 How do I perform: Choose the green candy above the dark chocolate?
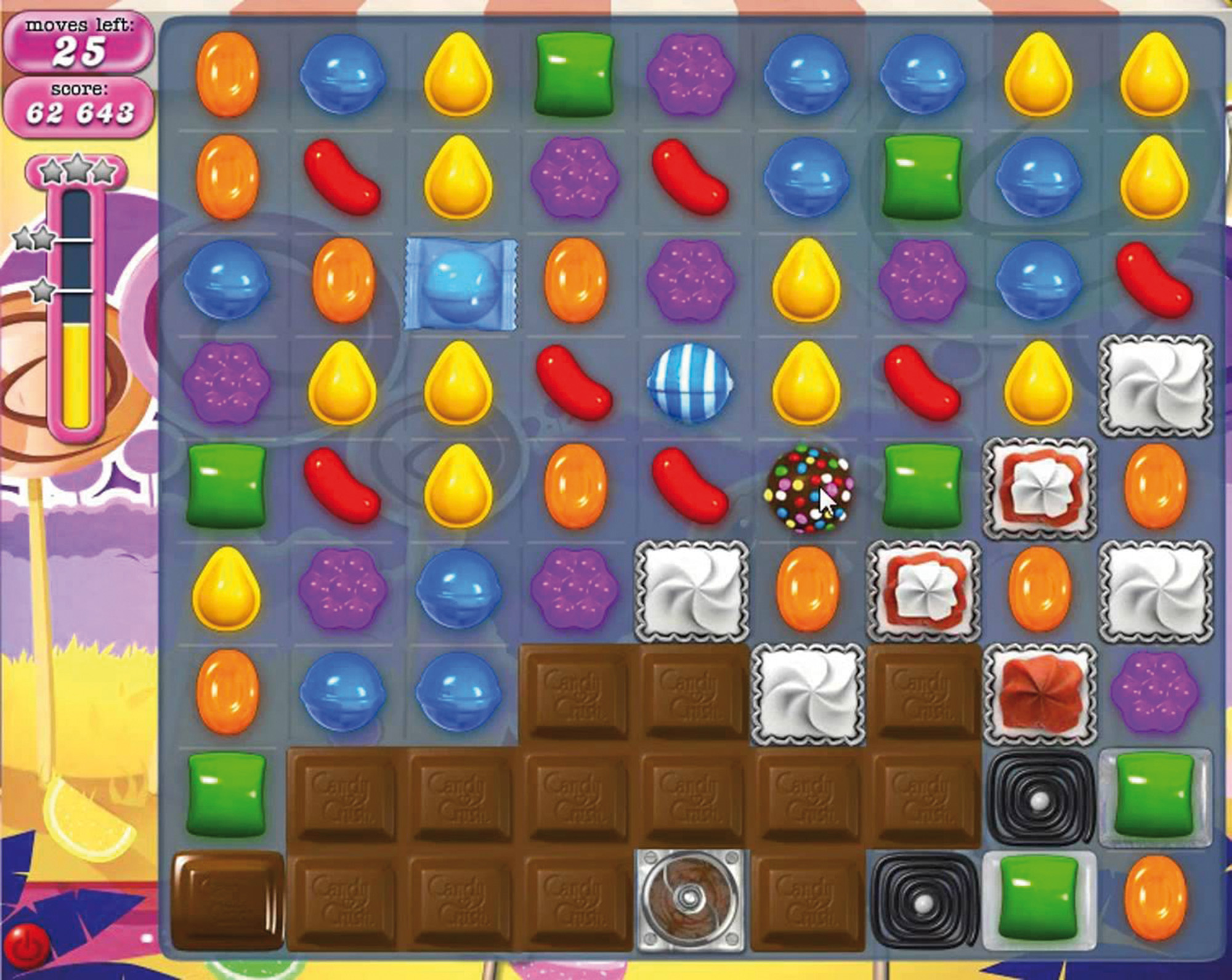(227, 795)
